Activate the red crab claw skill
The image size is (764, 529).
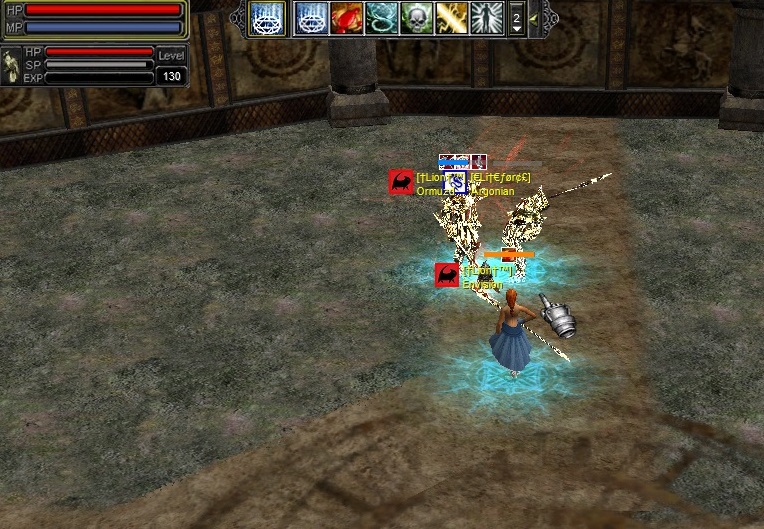(346, 18)
